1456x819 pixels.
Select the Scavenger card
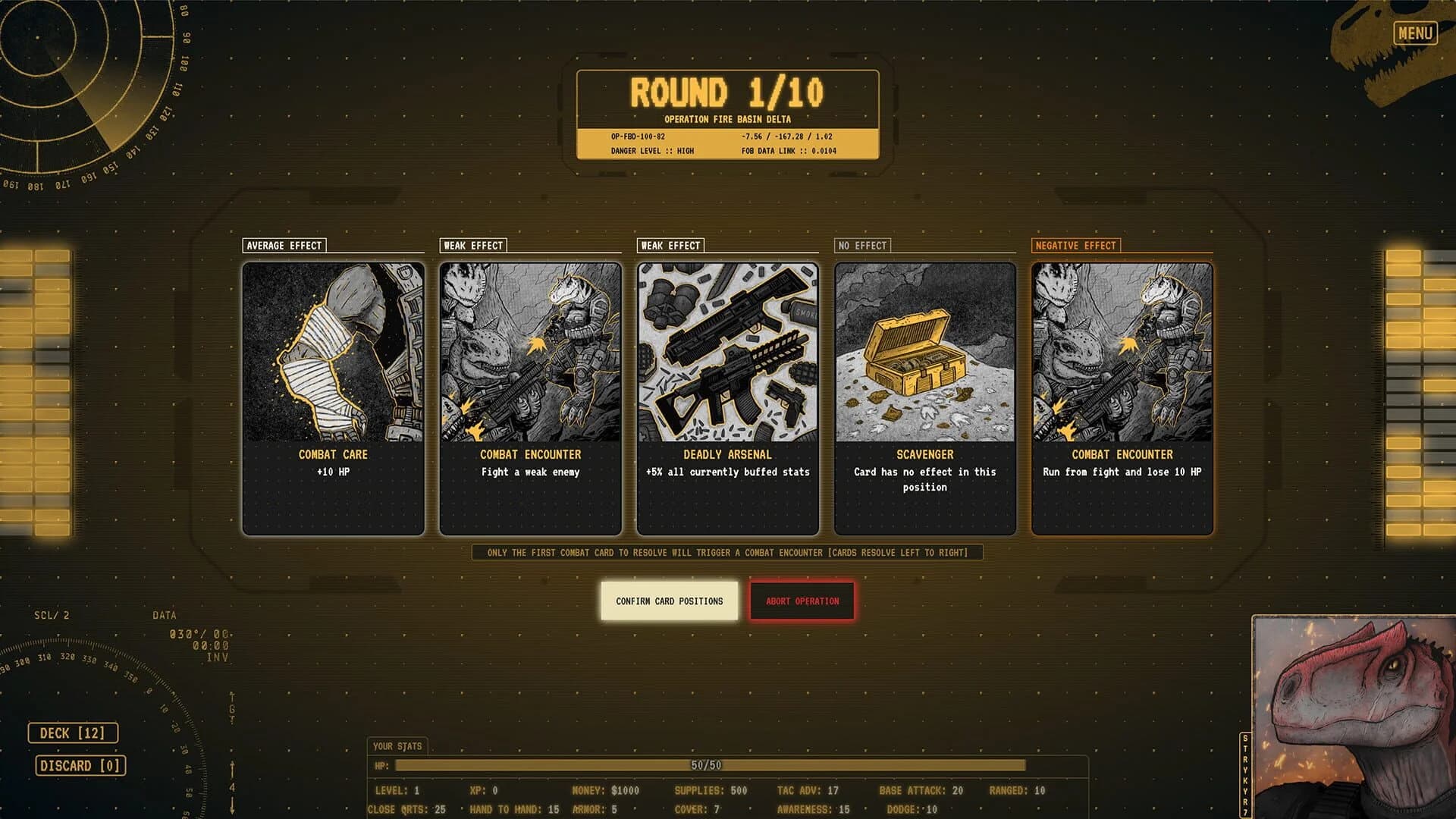coord(924,394)
